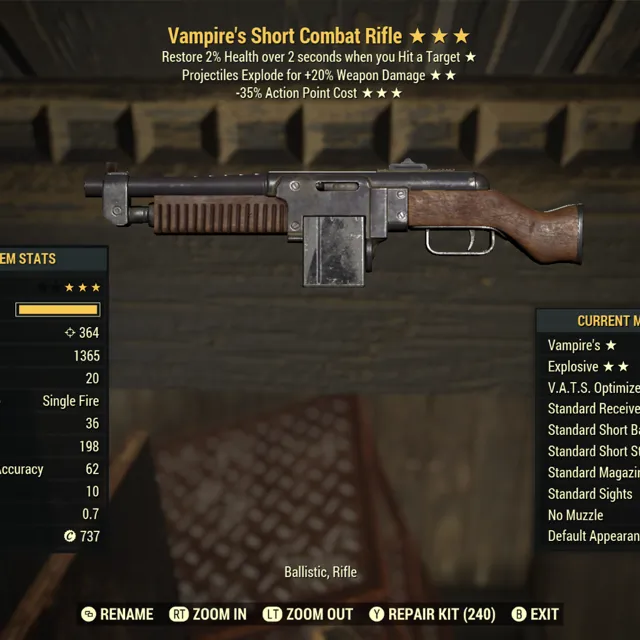
Task: Select the Zoom Out button
Action: [x=308, y=614]
